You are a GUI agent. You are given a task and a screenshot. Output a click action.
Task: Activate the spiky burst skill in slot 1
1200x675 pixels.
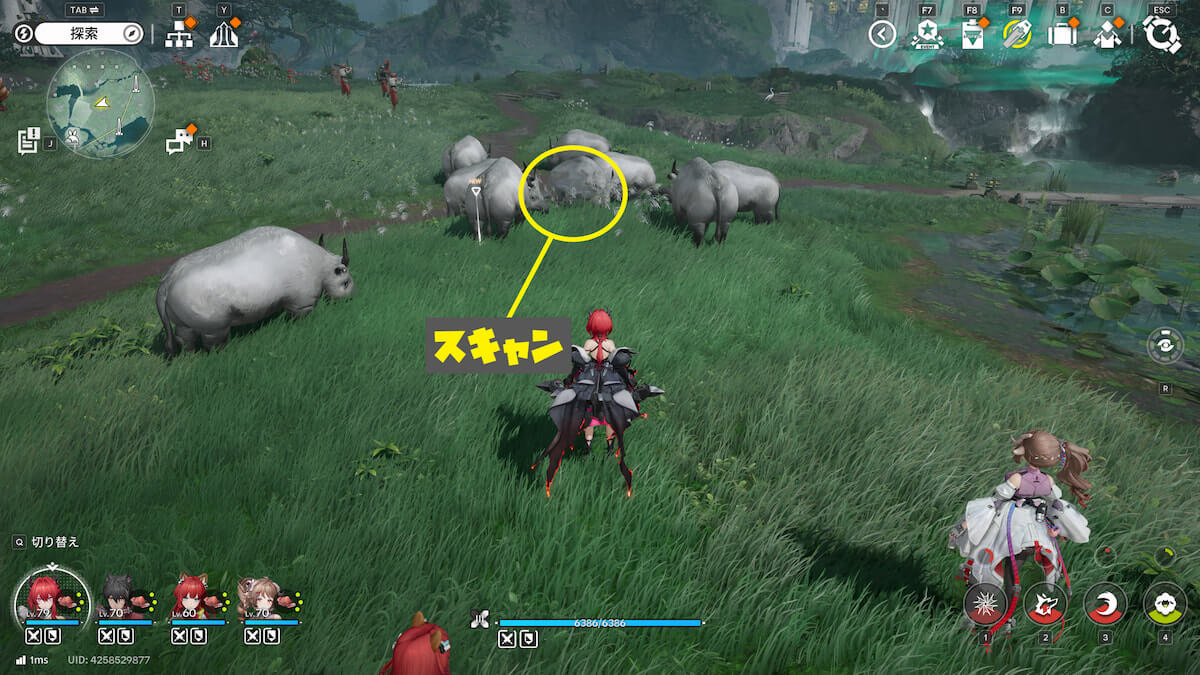click(985, 603)
